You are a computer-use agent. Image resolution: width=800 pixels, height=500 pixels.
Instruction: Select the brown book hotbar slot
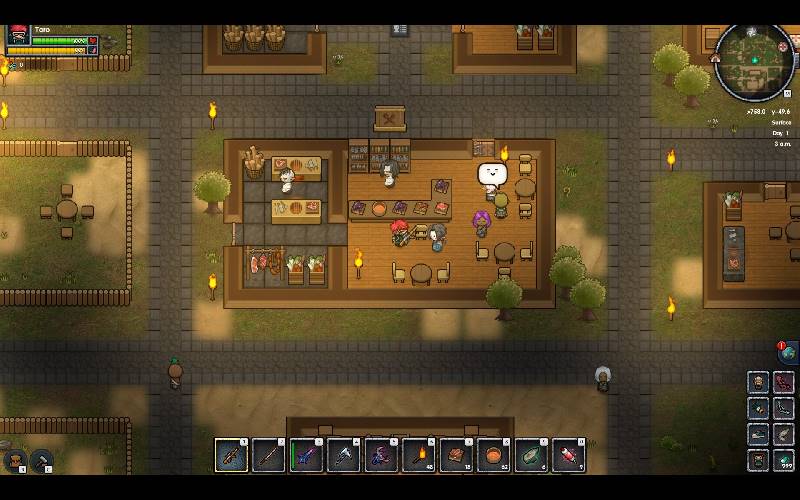click(456, 455)
